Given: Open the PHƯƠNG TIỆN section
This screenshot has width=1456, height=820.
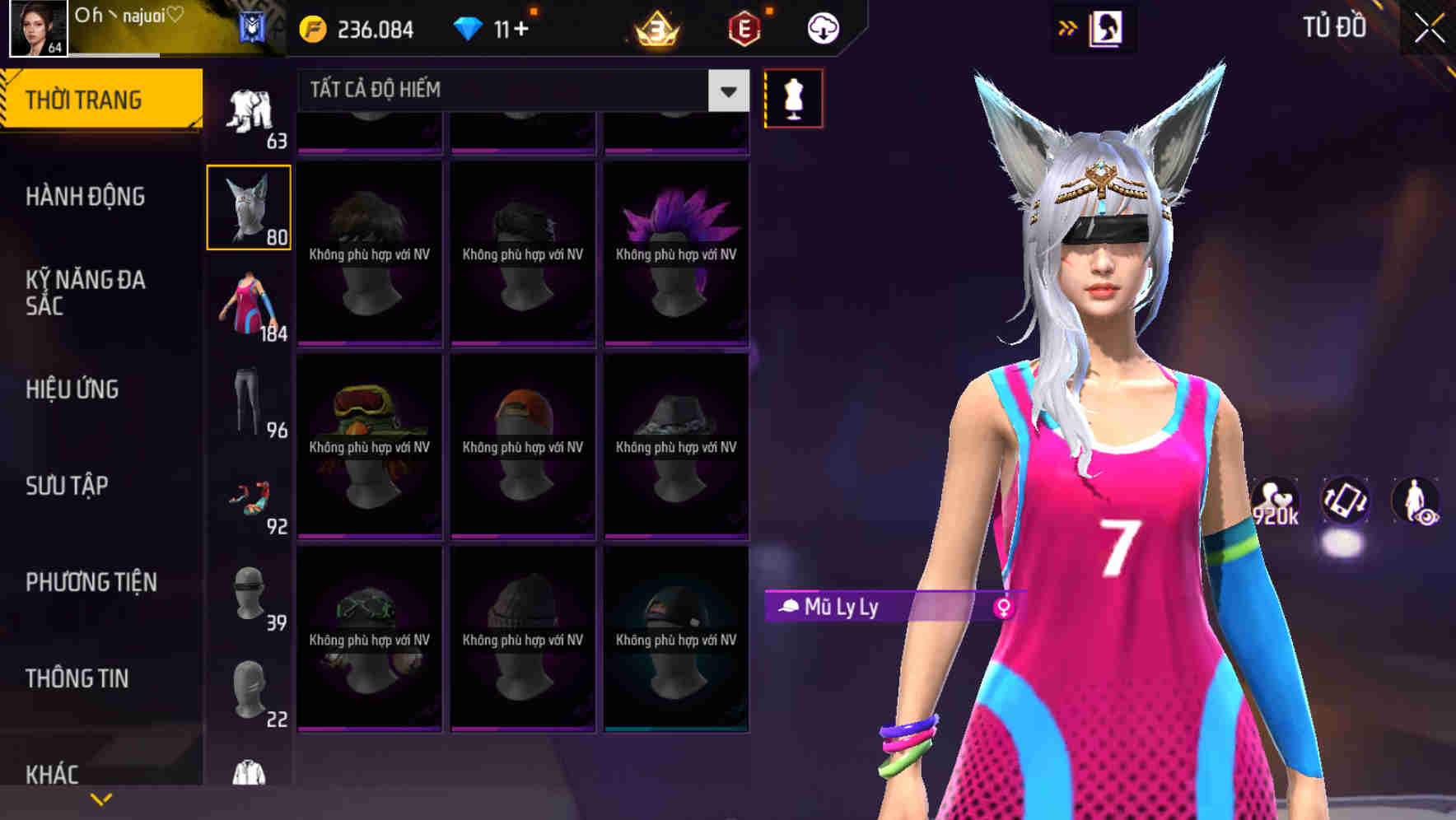Looking at the screenshot, I should pos(91,581).
